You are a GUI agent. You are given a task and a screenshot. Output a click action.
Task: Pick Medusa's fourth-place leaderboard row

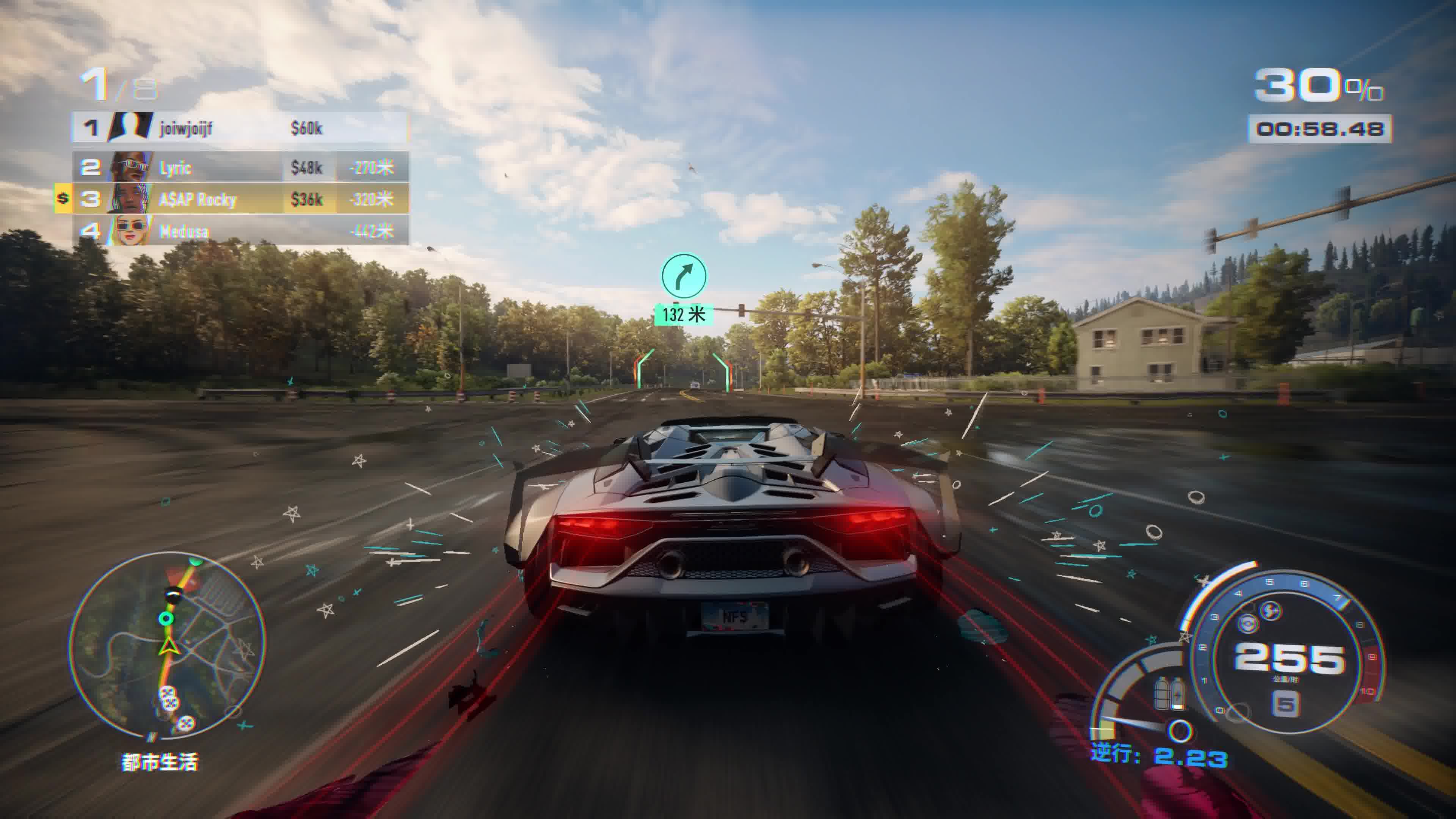click(x=240, y=231)
